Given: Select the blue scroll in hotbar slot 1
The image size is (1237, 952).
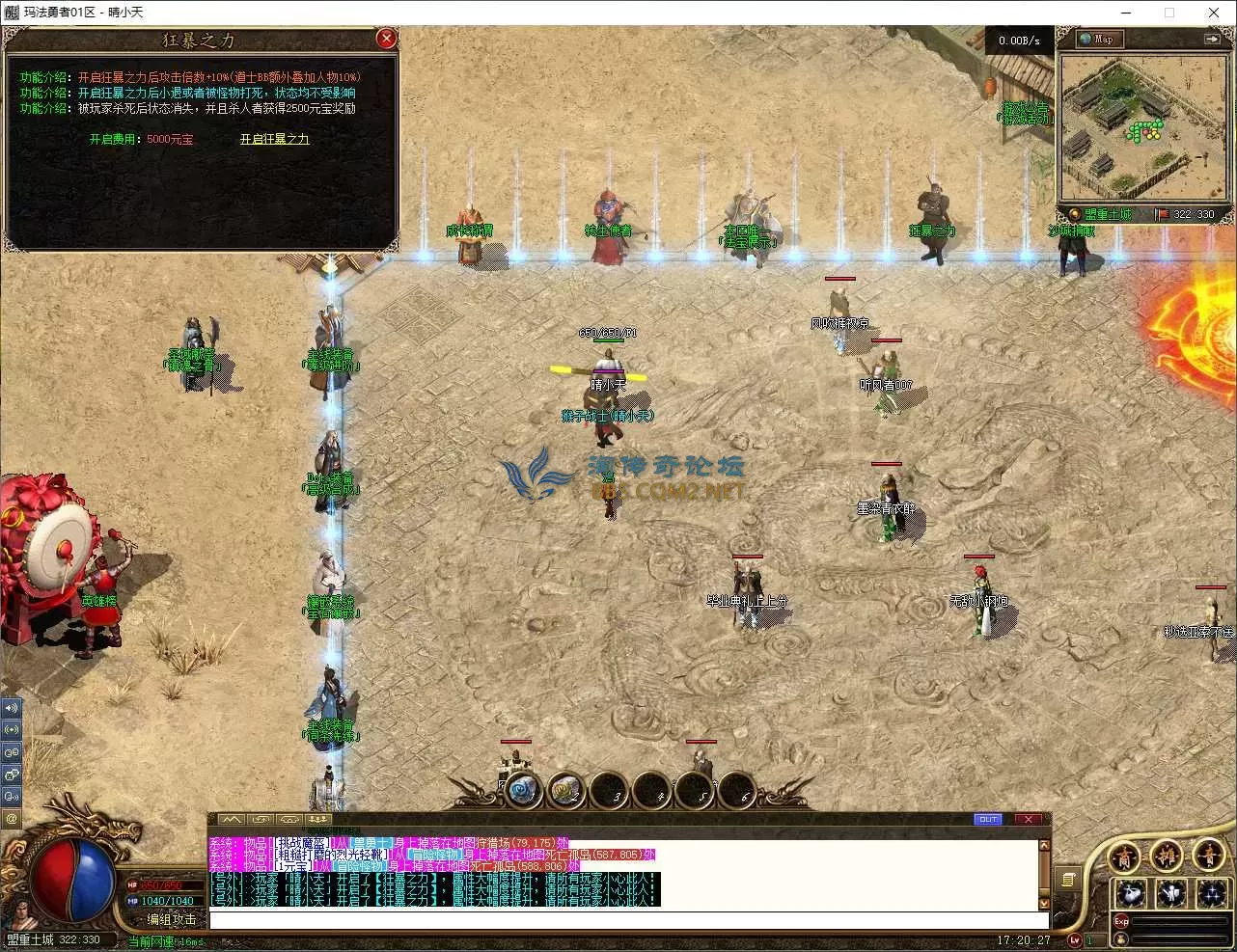Looking at the screenshot, I should [x=523, y=791].
